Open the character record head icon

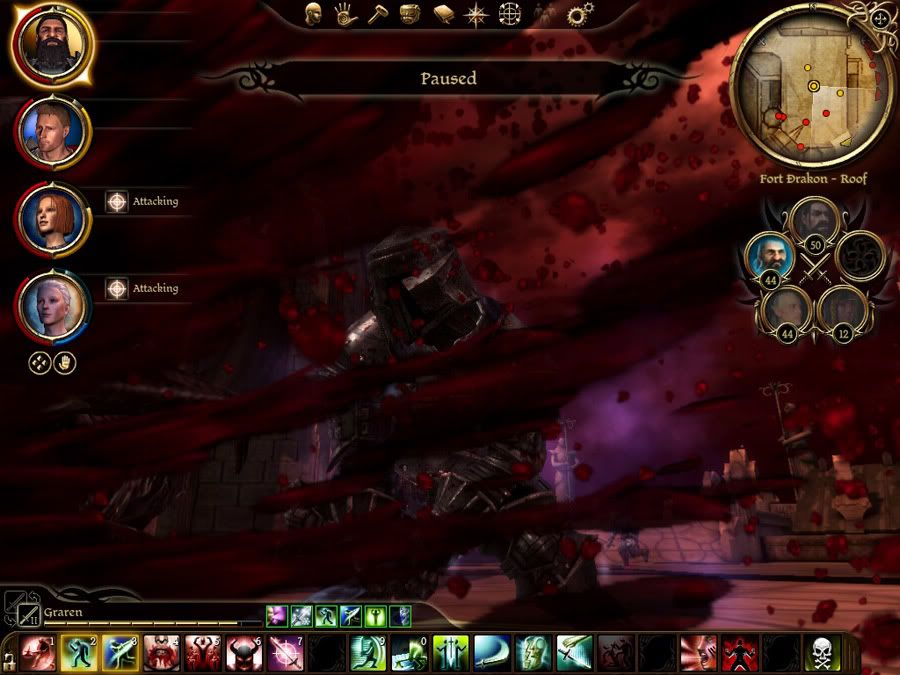click(x=313, y=15)
